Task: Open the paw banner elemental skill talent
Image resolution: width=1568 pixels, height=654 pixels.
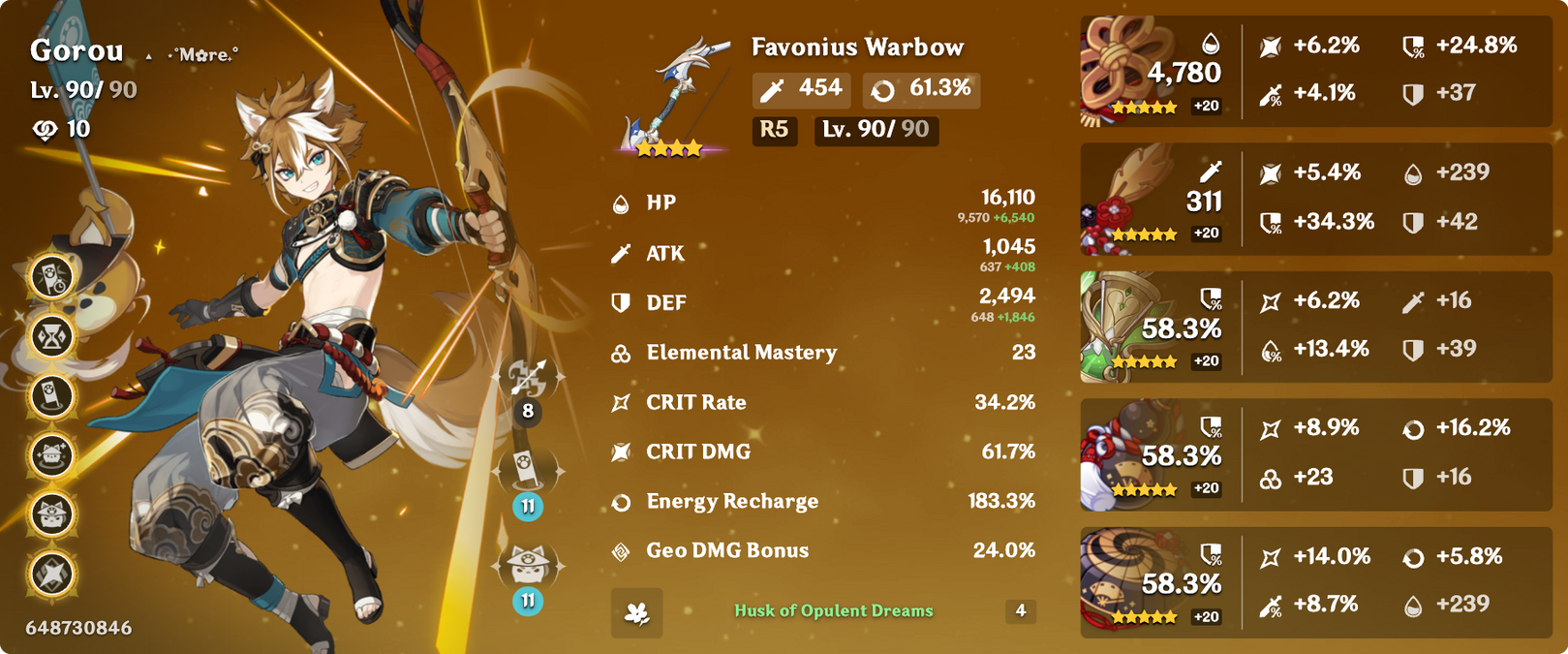Action: click(x=528, y=472)
